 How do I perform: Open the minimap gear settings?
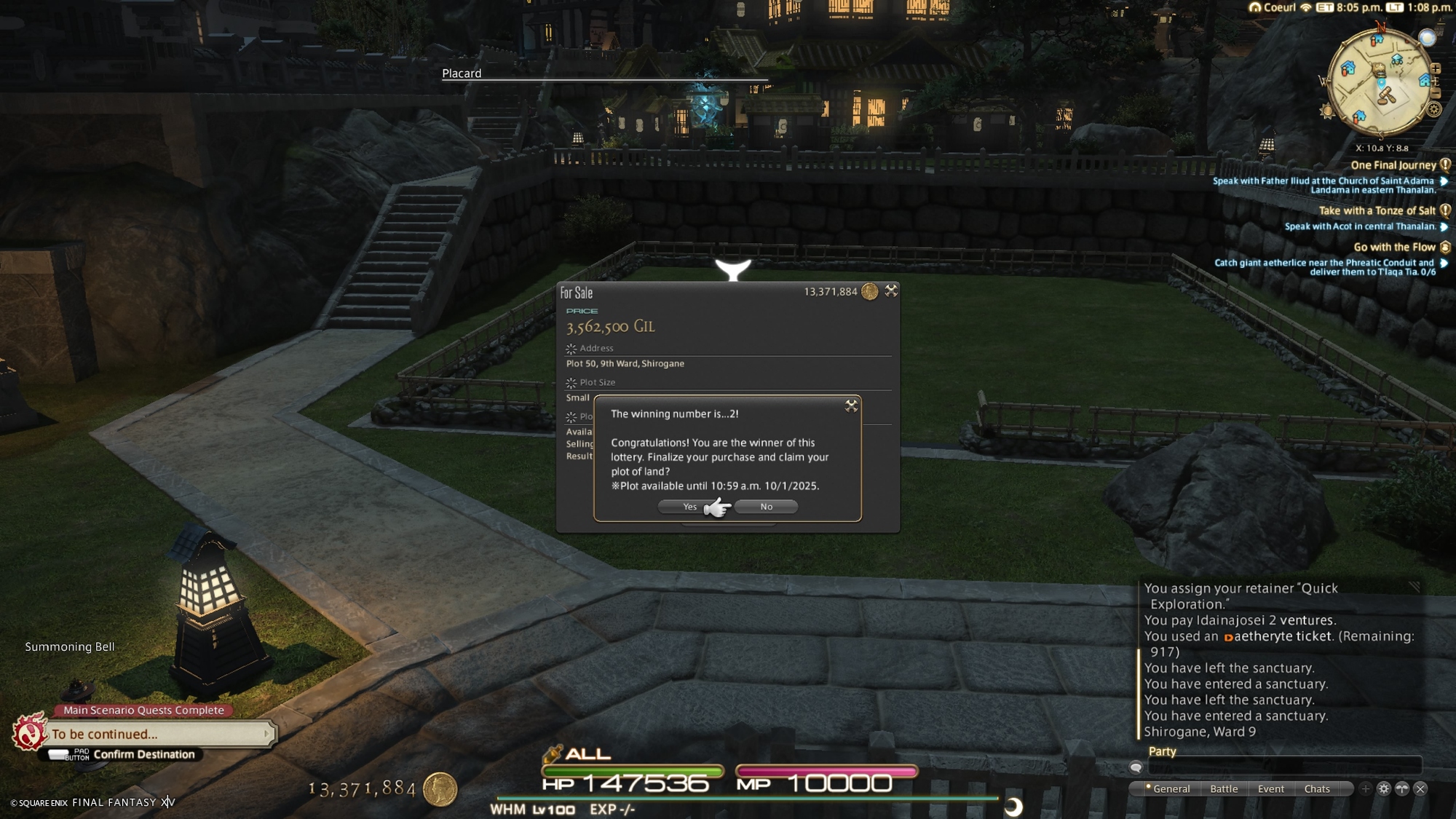(x=1434, y=110)
